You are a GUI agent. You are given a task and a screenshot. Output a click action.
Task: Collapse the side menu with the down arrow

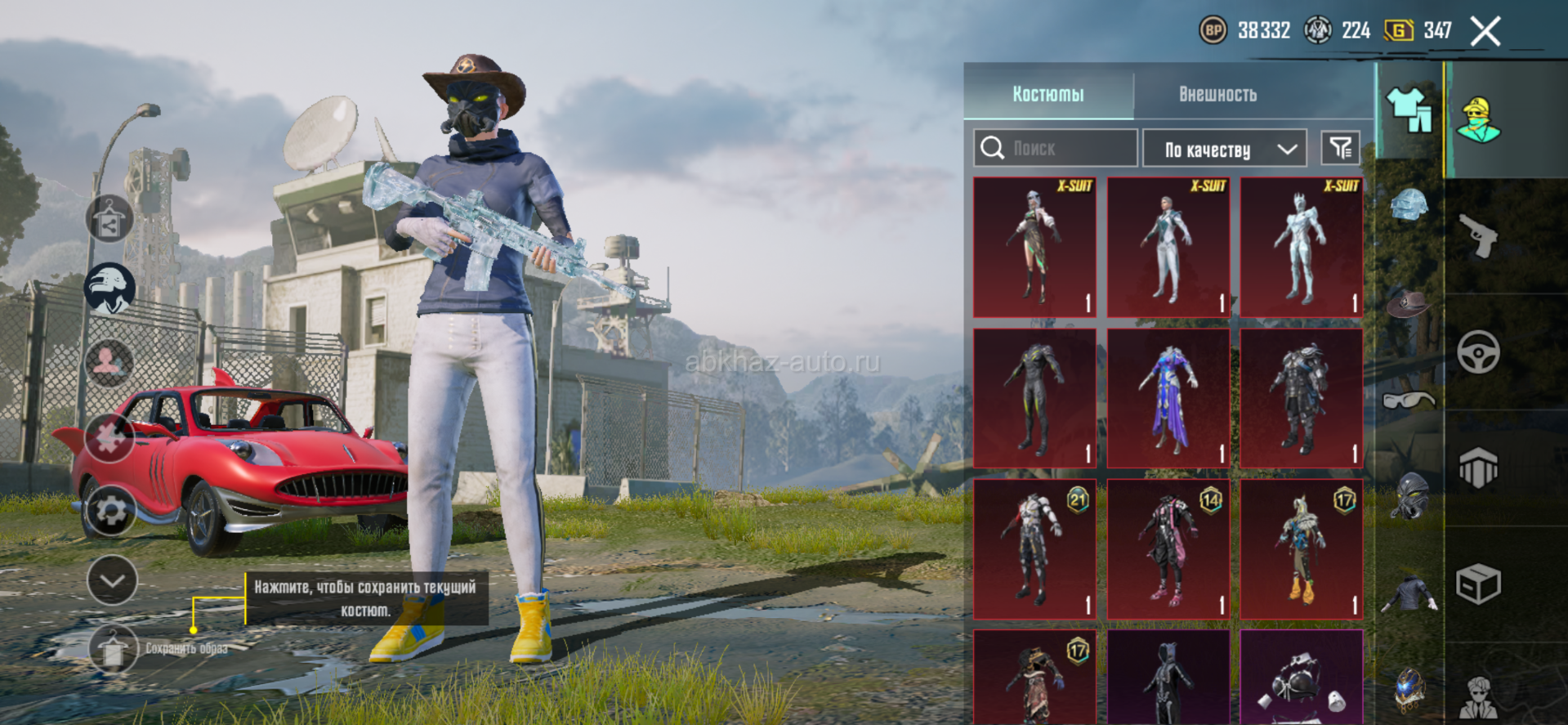112,580
